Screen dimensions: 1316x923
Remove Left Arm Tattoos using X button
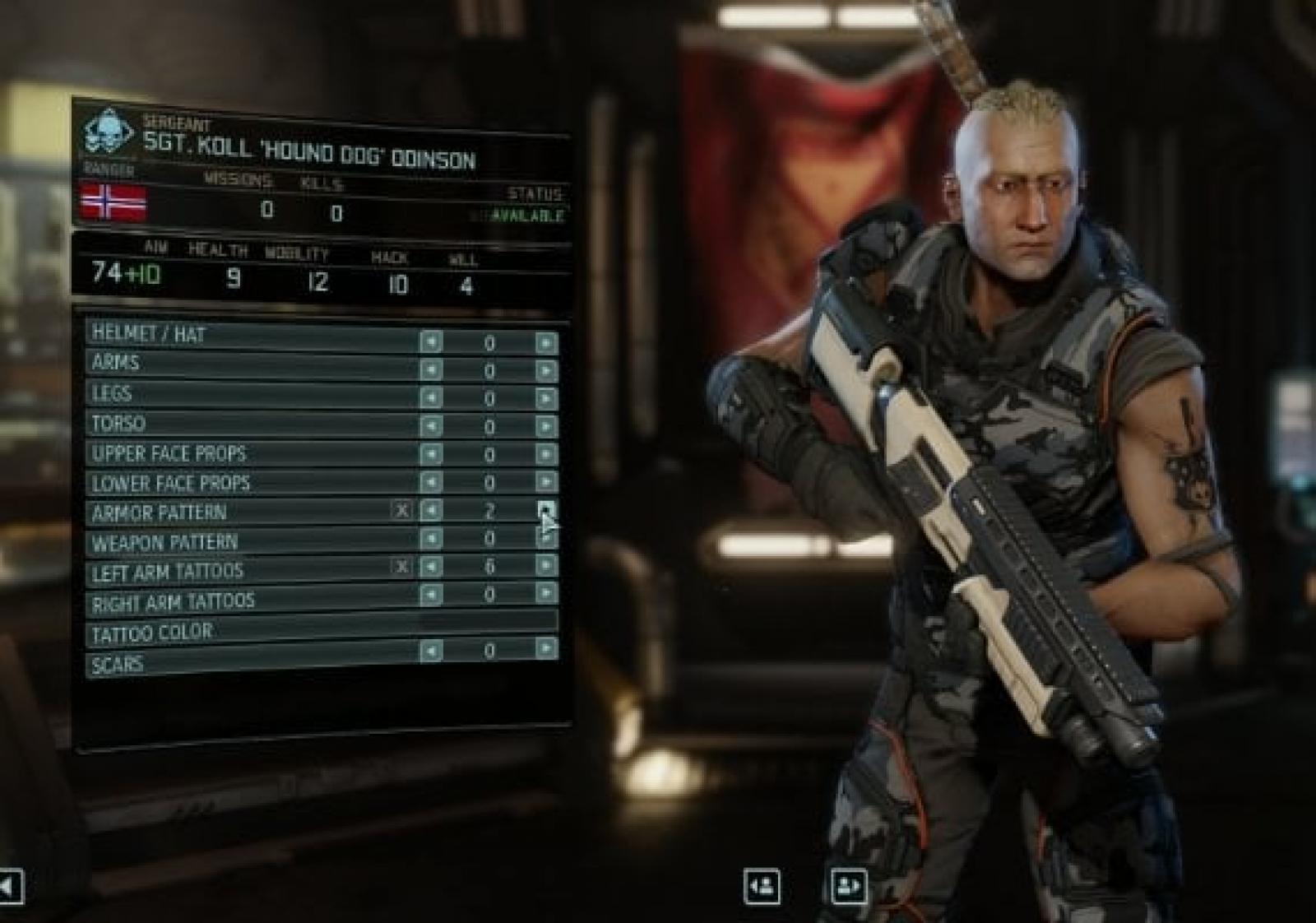(401, 567)
